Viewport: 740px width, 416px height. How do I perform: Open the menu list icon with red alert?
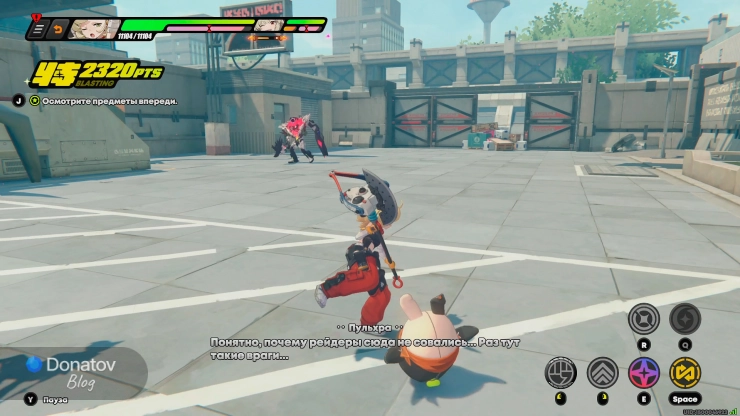coord(39,28)
